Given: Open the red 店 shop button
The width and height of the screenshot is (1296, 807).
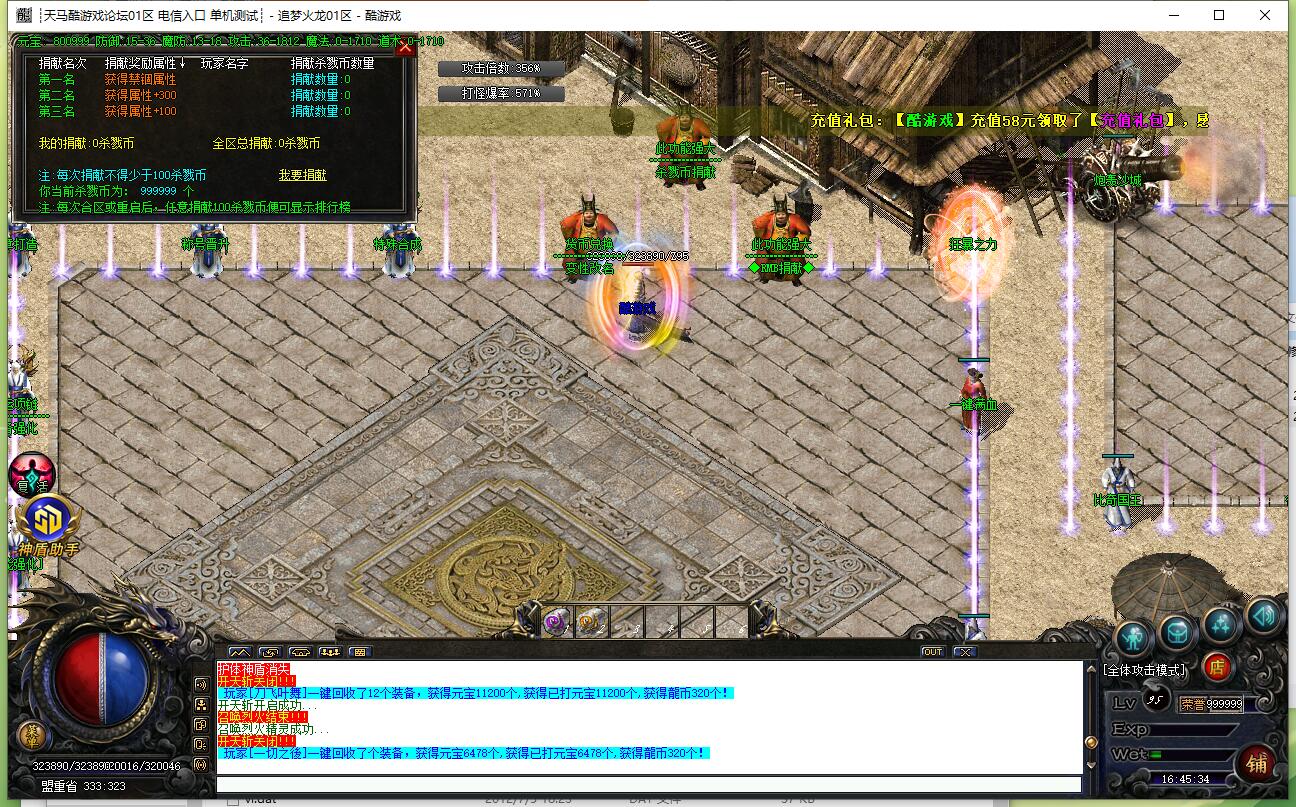Looking at the screenshot, I should pos(1217,666).
